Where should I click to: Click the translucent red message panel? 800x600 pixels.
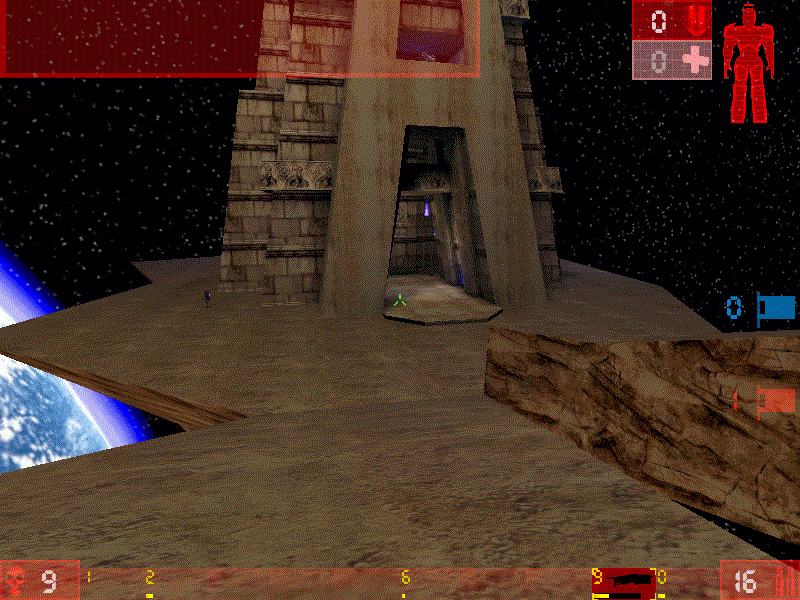240,37
